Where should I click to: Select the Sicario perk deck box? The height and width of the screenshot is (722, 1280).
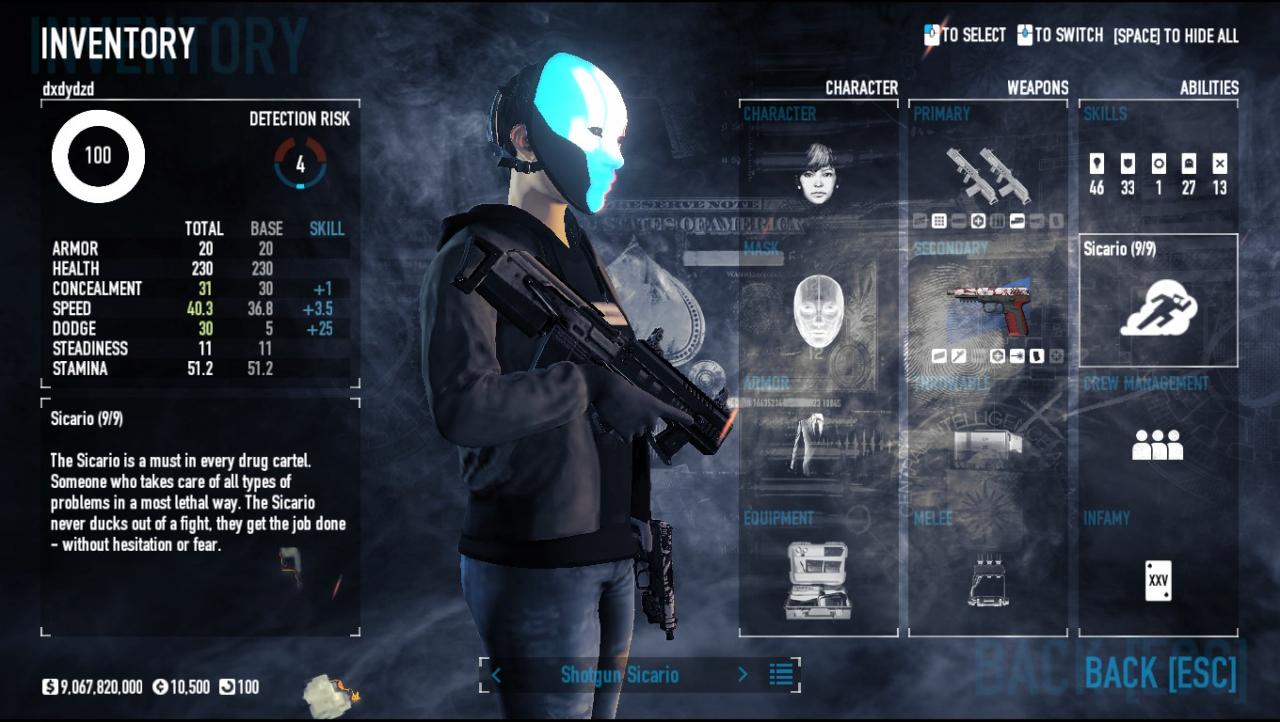point(1158,302)
